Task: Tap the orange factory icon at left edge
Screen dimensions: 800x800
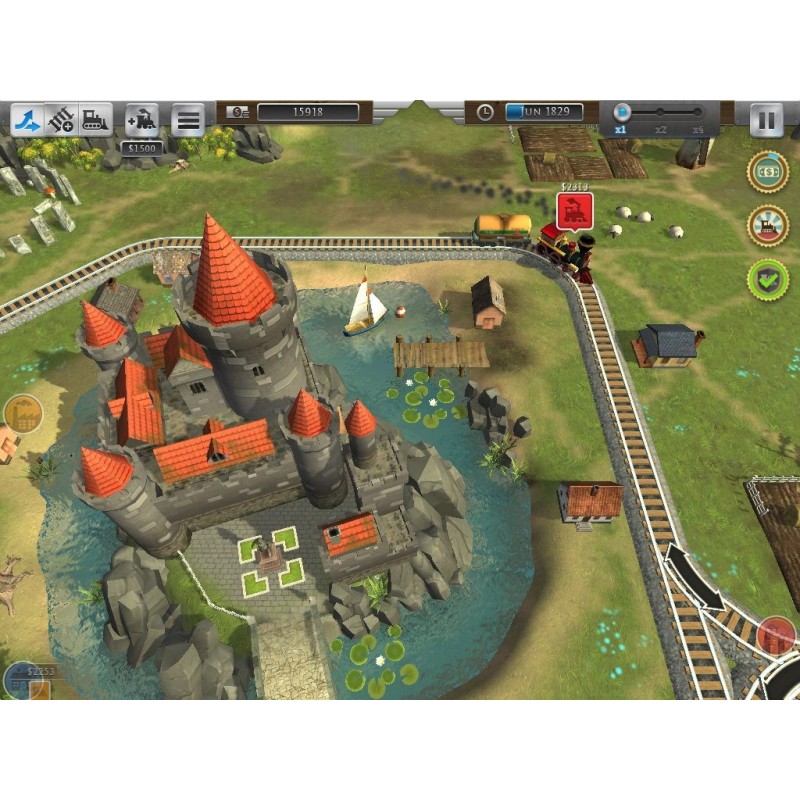Action: pyautogui.click(x=20, y=414)
